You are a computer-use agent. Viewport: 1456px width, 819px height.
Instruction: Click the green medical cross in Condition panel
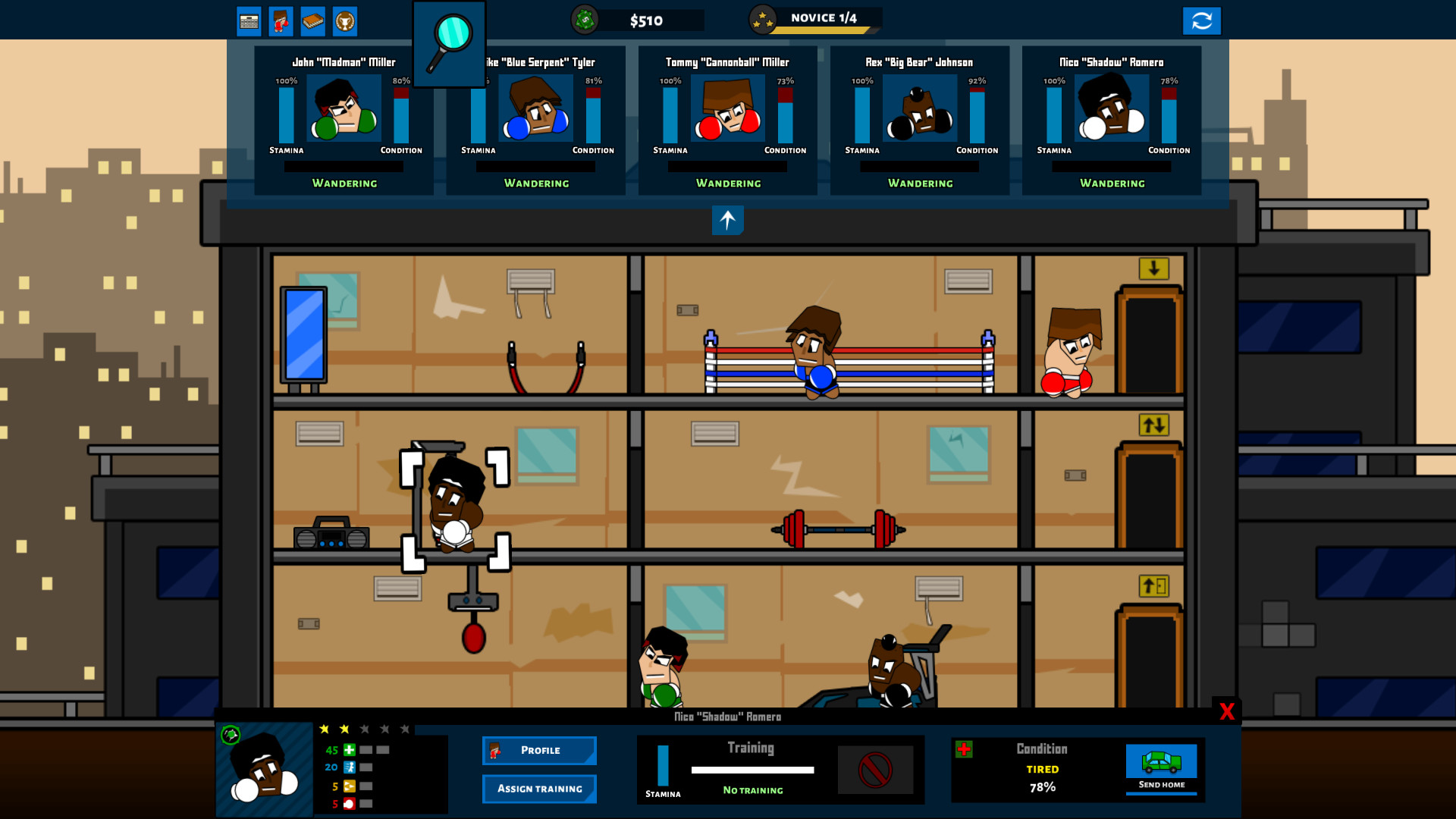tap(965, 749)
